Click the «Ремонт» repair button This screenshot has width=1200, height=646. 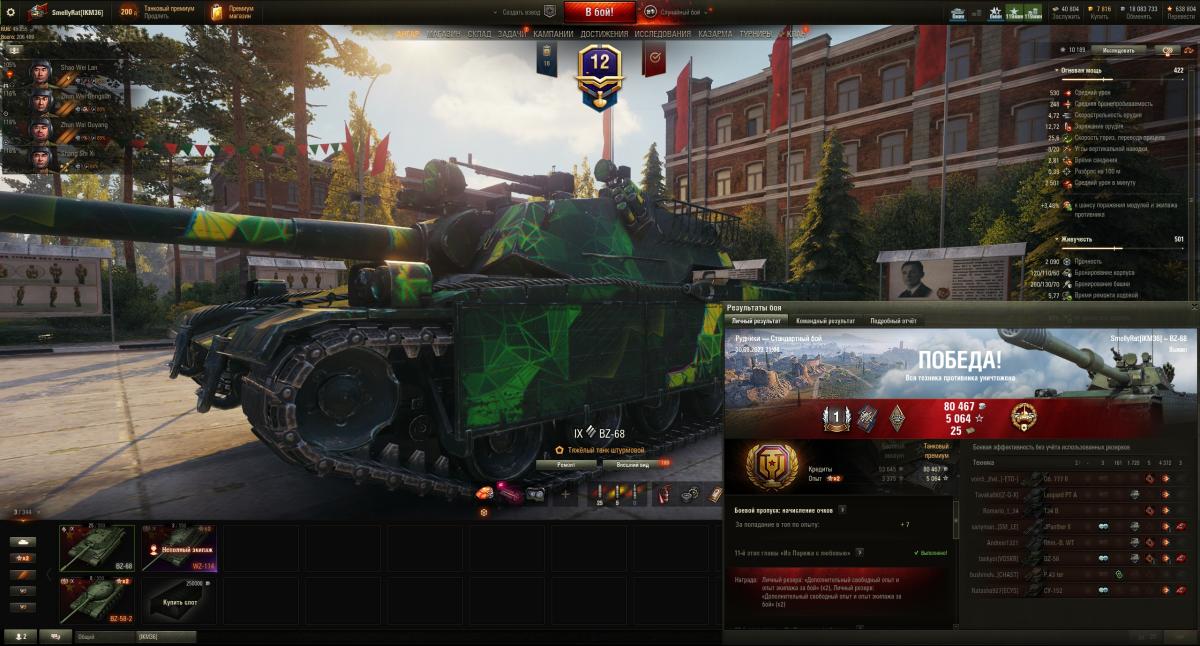tap(566, 464)
